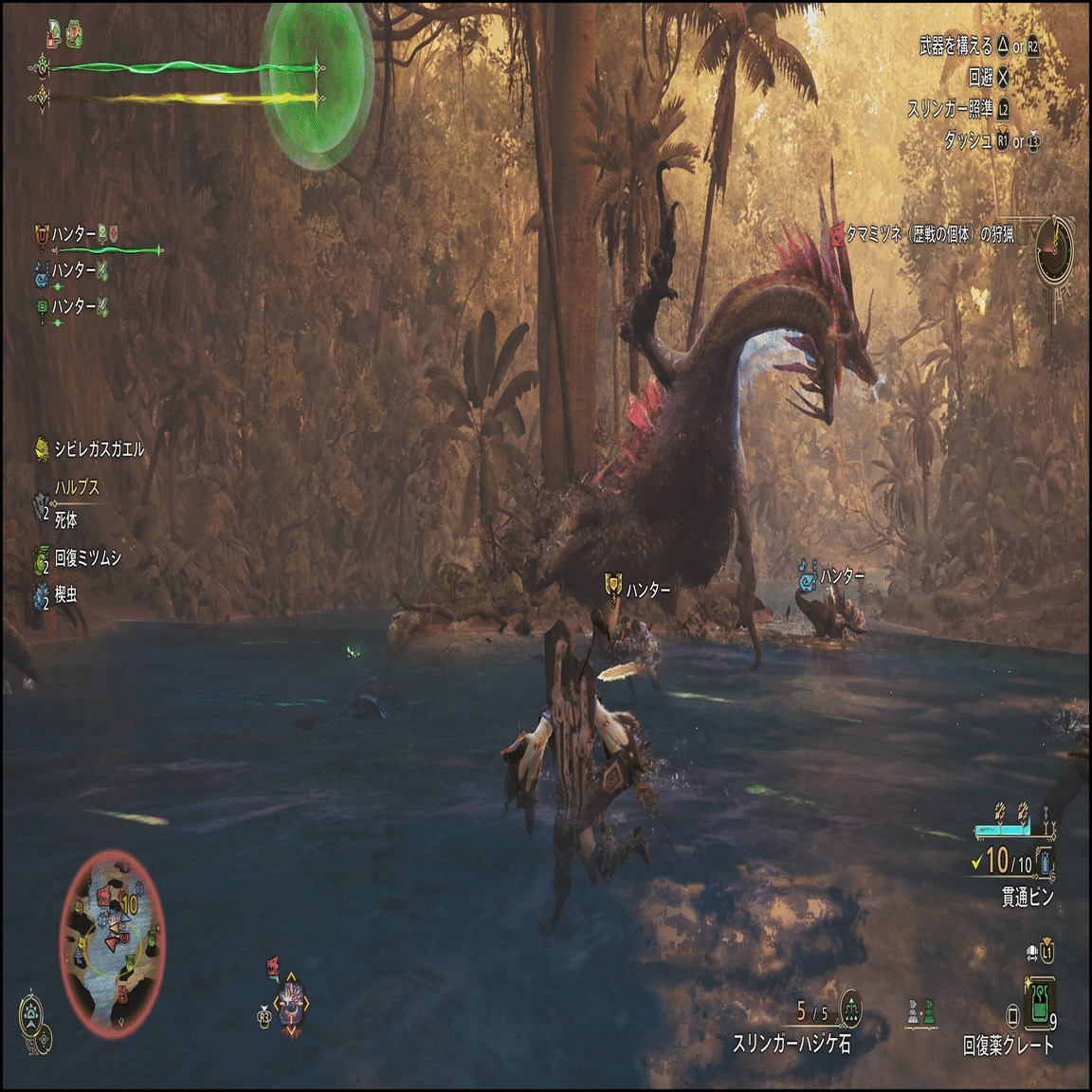Screen dimensions: 1092x1092
Task: Choose the 貫通ビン coating bottle
Action: click(1044, 862)
